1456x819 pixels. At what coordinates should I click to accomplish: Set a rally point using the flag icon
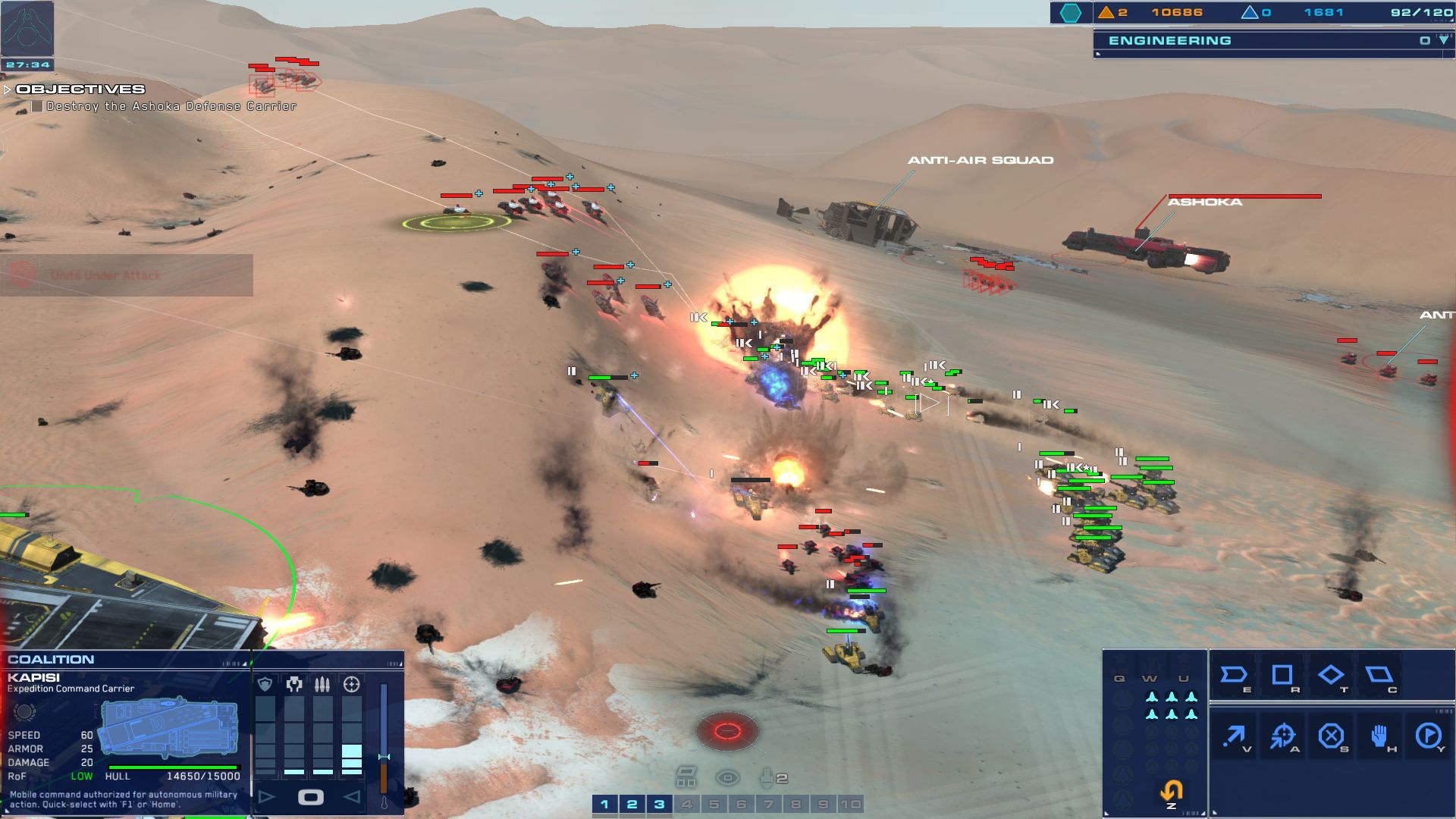click(x=1430, y=735)
